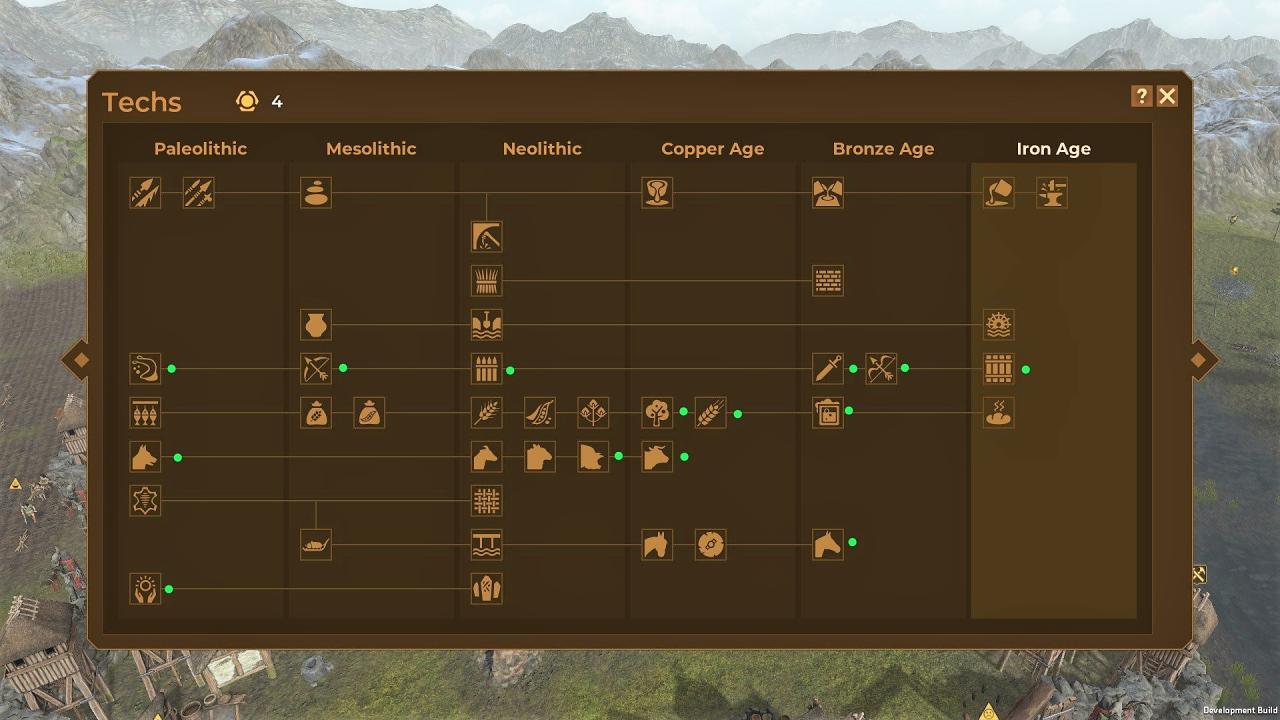Select the hide tanning tech
The width and height of the screenshot is (1280, 720).
pyautogui.click(x=145, y=501)
